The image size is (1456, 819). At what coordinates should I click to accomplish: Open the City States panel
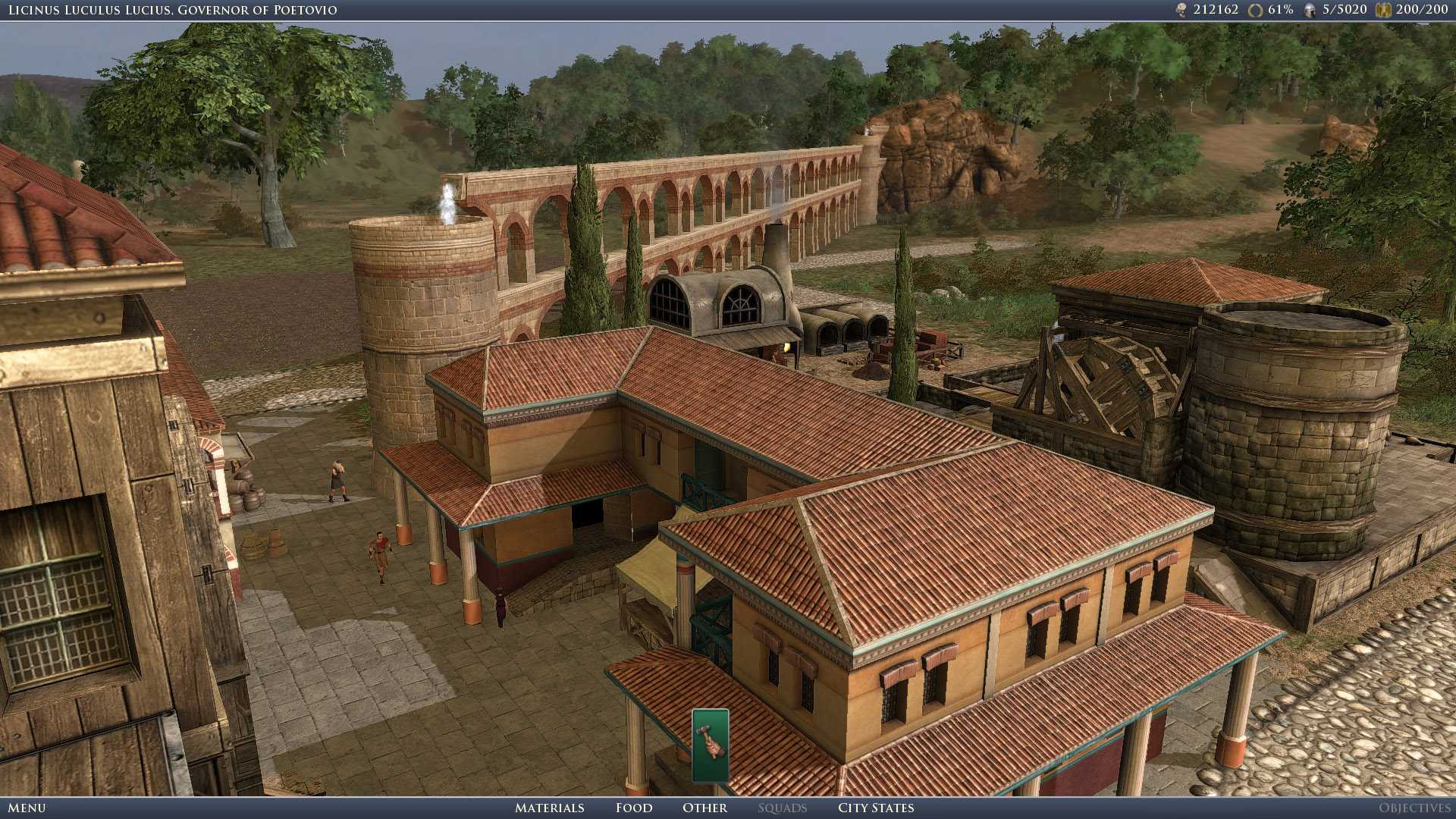click(x=876, y=808)
